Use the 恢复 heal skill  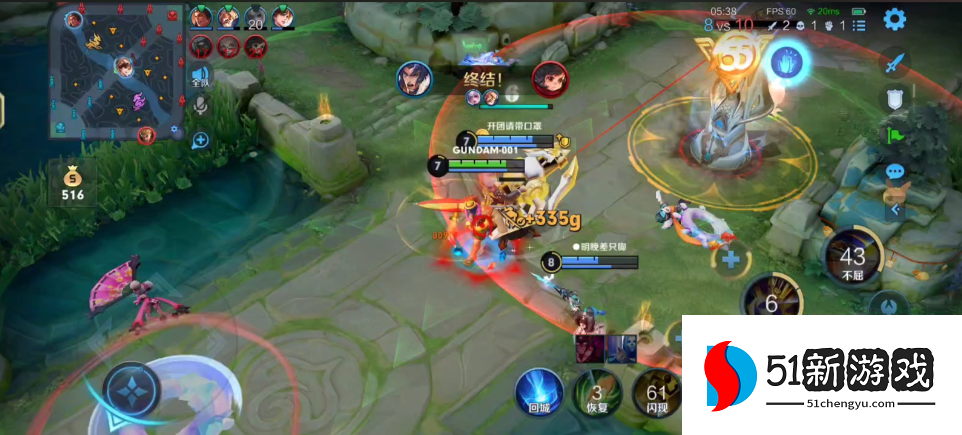[597, 392]
